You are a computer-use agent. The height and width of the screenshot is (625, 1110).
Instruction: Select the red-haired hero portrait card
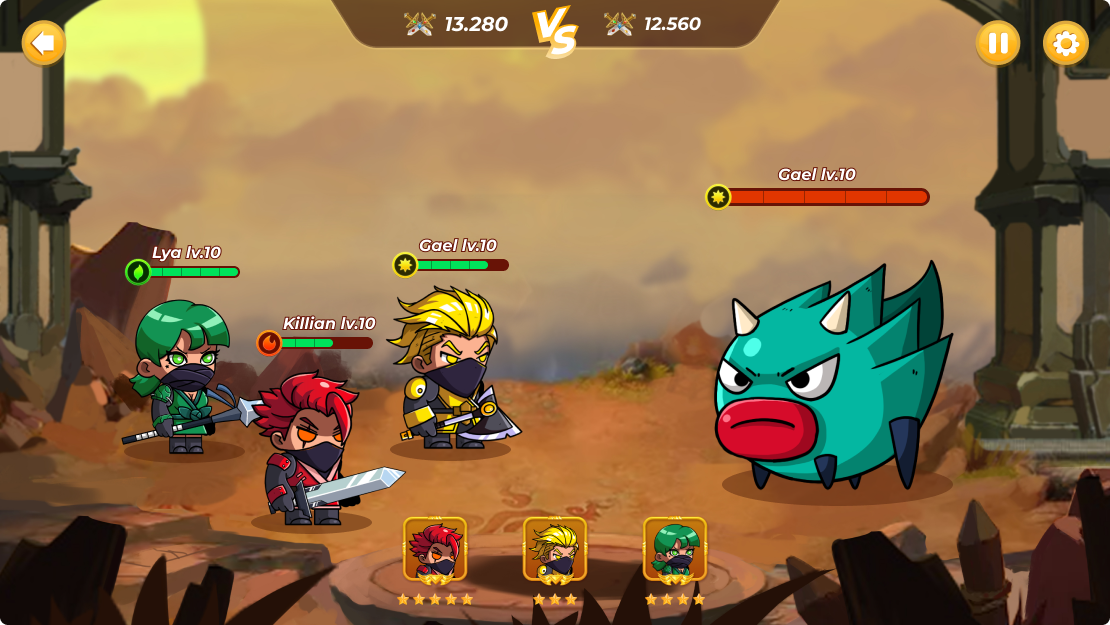[x=435, y=549]
